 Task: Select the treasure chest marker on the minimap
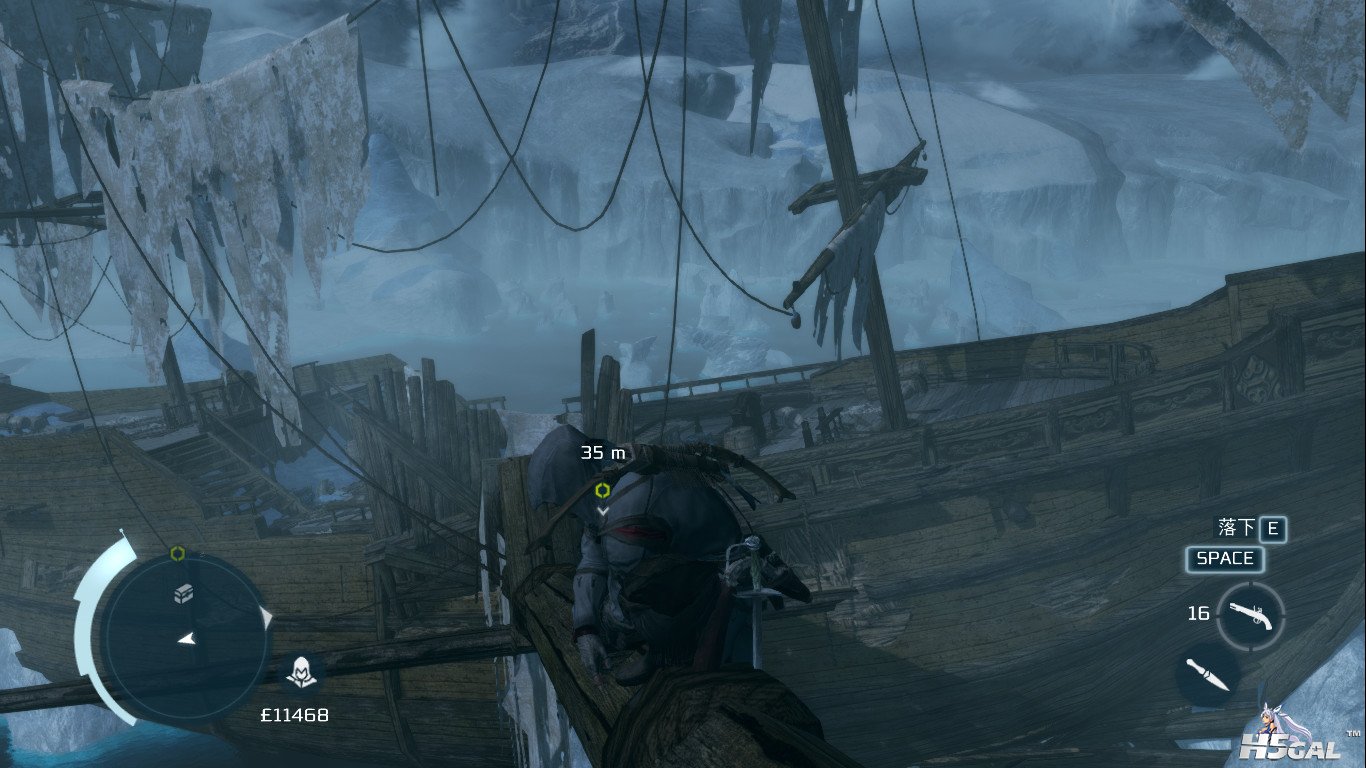pyautogui.click(x=182, y=592)
